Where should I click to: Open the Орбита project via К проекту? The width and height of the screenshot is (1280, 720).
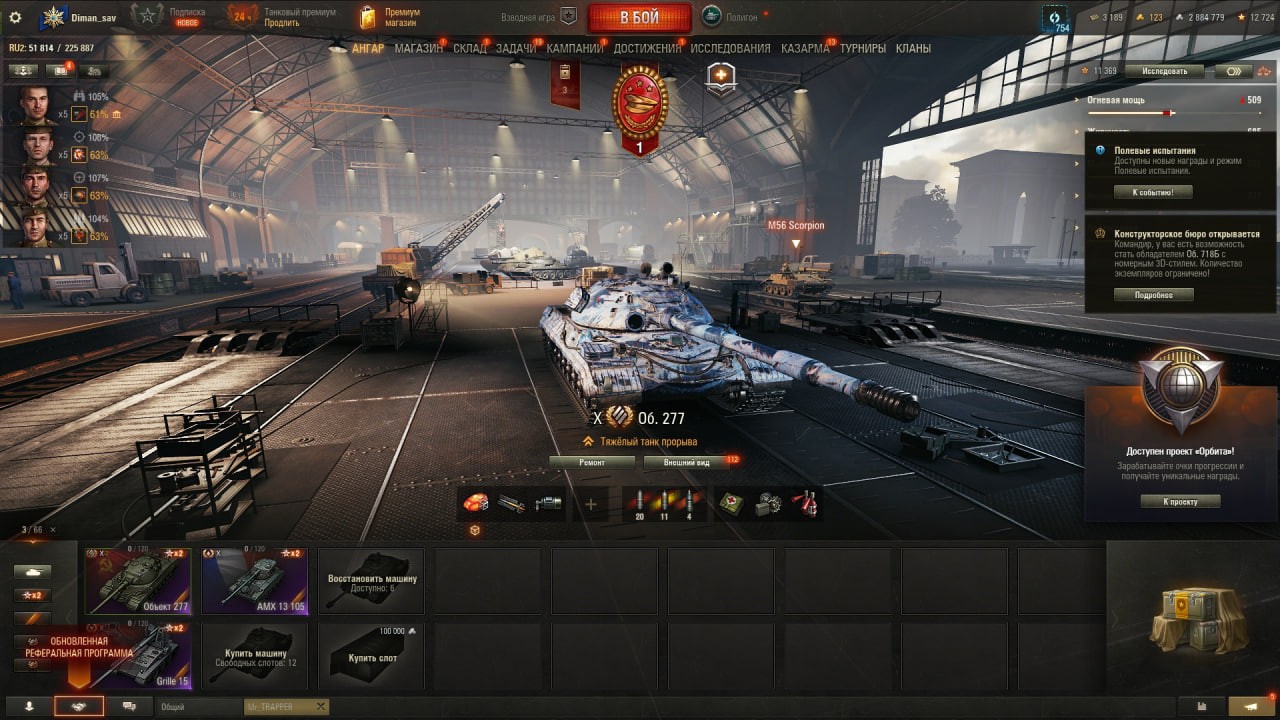click(1180, 501)
